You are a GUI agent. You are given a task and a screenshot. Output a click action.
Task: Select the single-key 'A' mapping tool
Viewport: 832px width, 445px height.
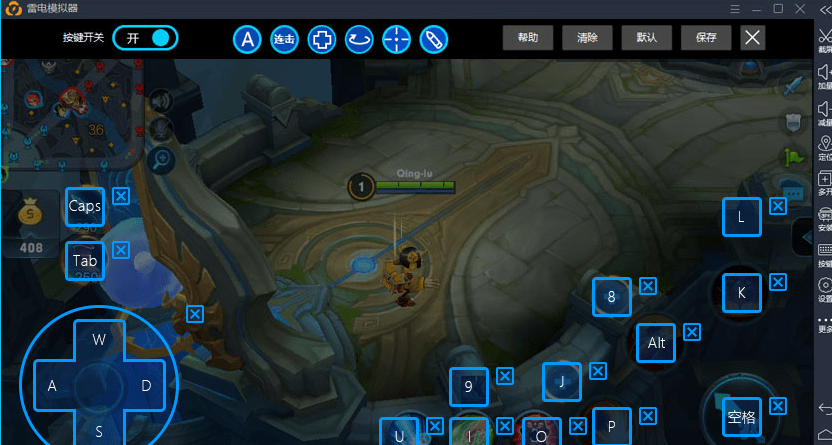coord(247,40)
